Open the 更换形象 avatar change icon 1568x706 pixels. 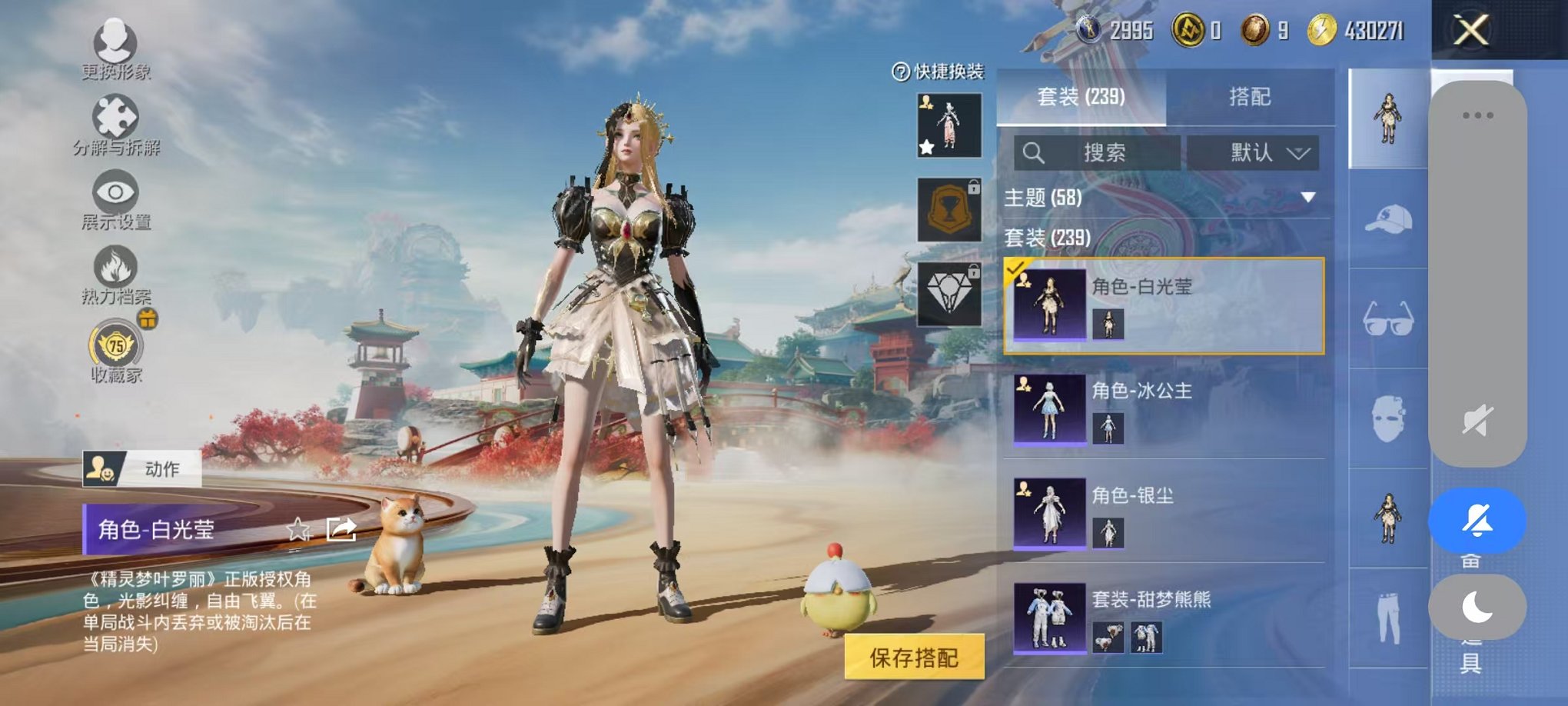pos(114,42)
